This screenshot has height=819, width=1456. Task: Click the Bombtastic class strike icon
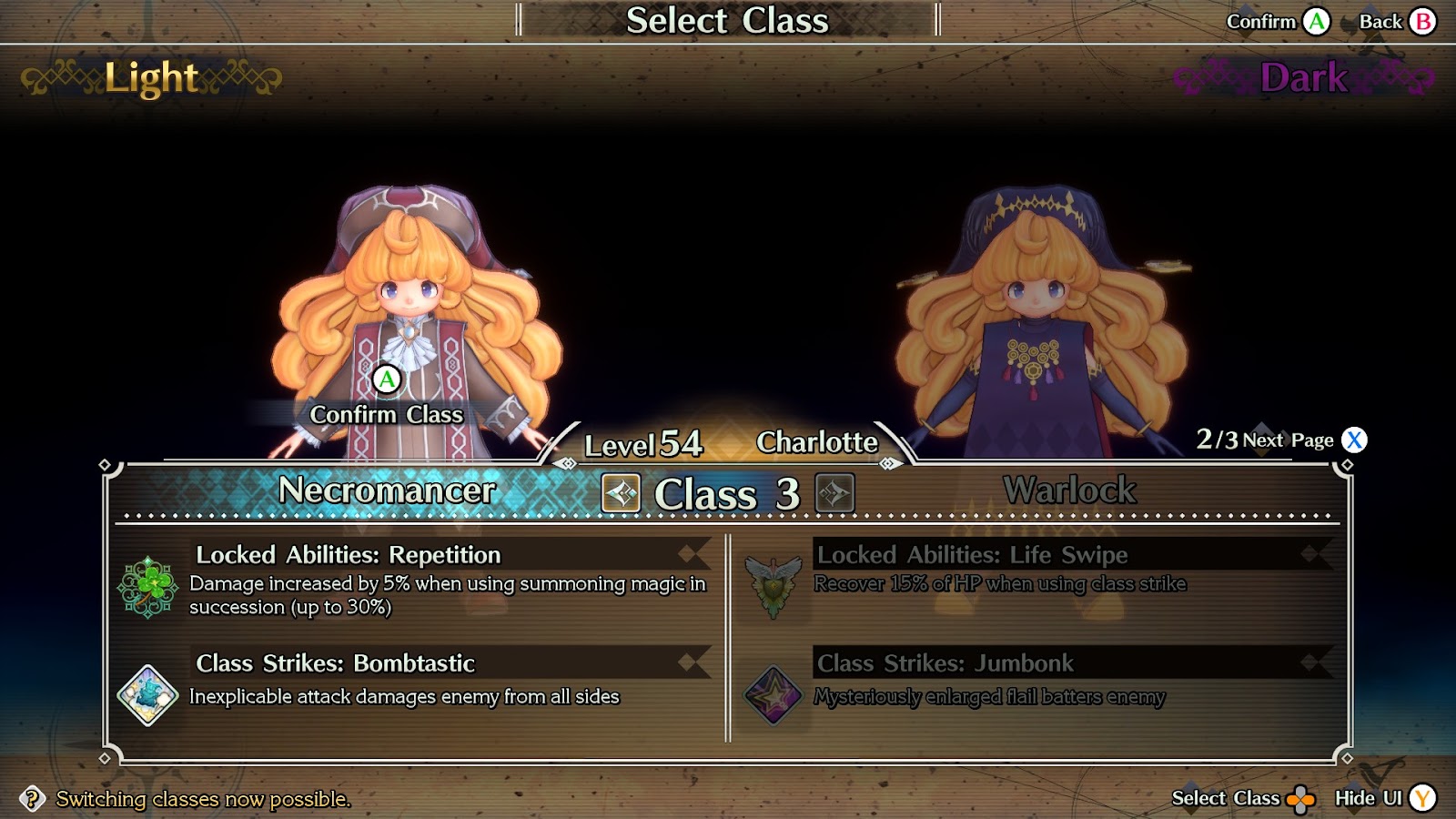point(147,696)
